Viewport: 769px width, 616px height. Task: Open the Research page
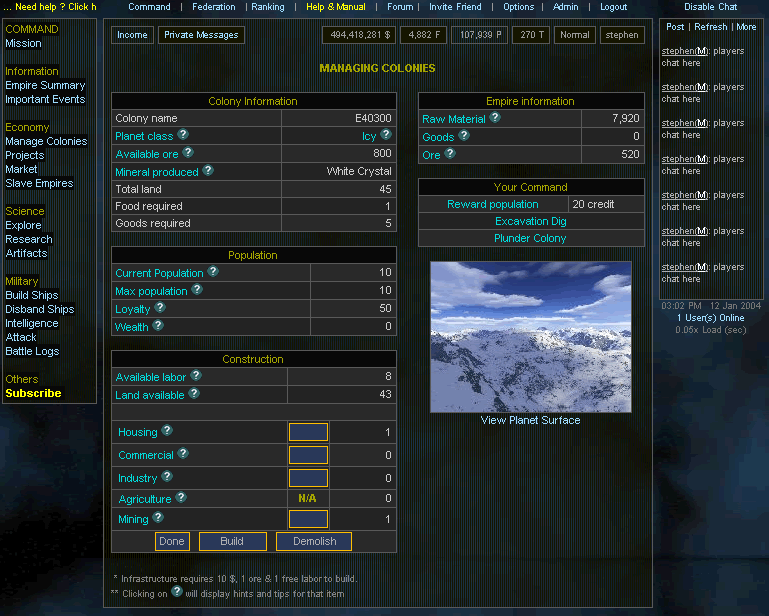point(28,239)
